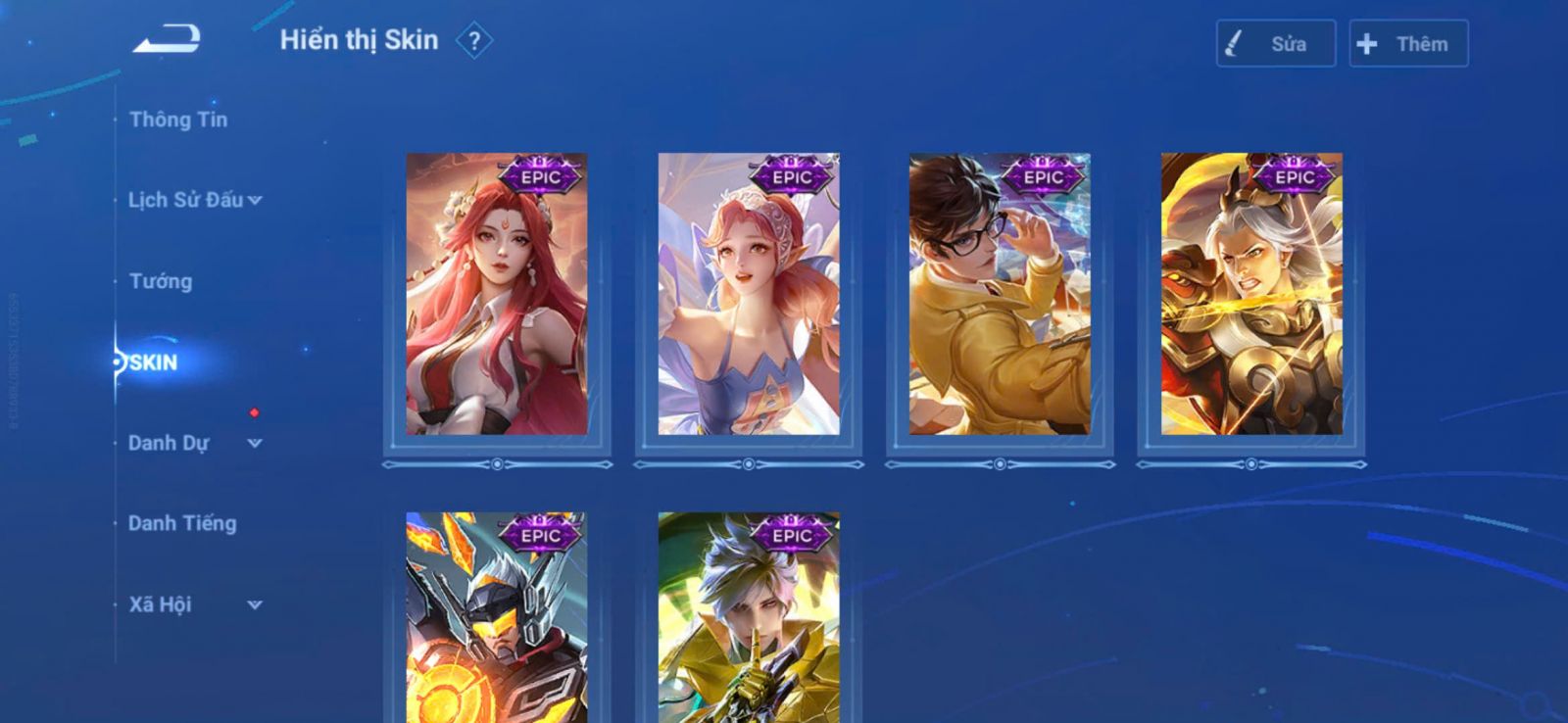Switch to the Thông Tin tab
This screenshot has height=723, width=1568.
(178, 120)
